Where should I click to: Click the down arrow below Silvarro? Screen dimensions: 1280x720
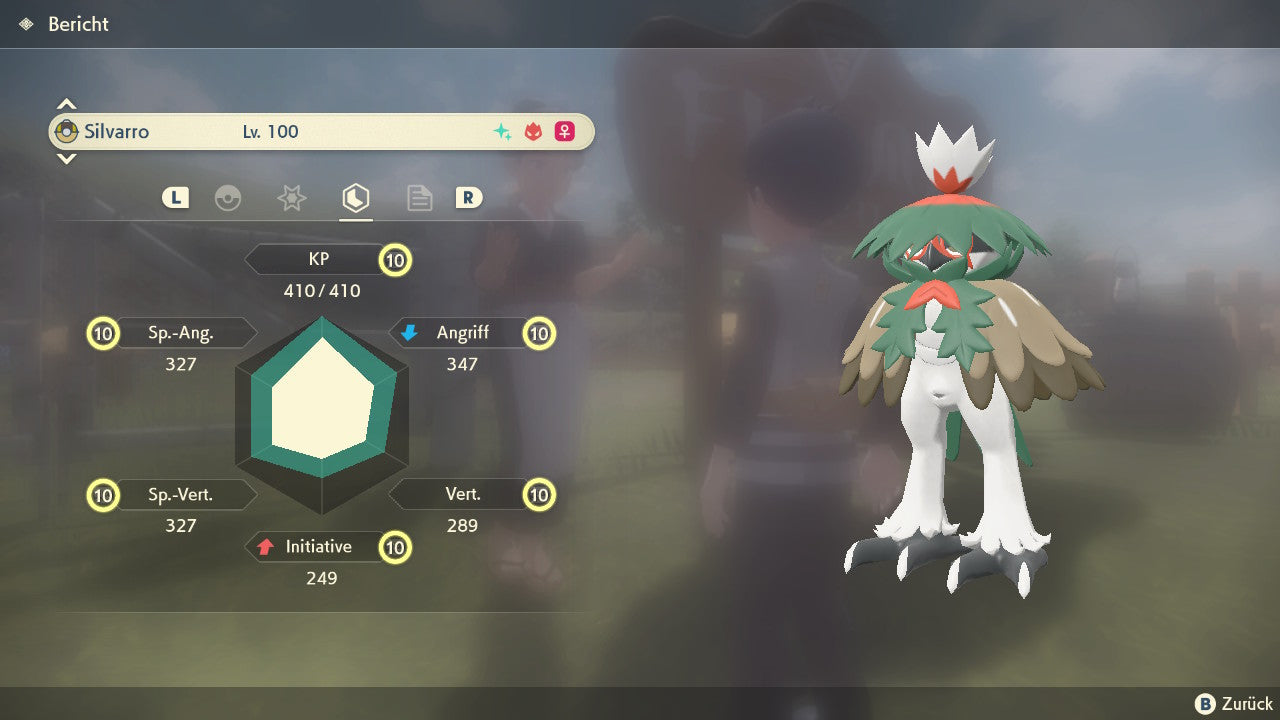point(66,158)
